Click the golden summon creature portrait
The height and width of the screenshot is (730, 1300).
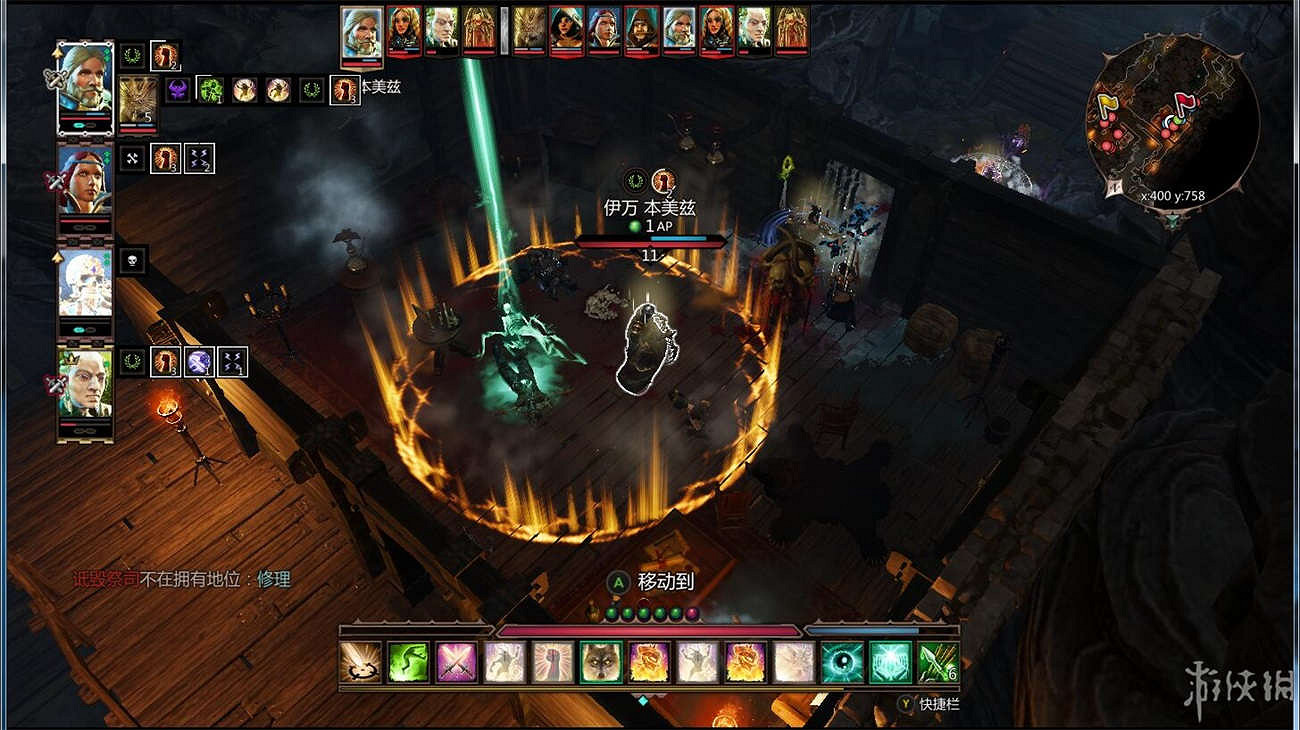tap(138, 100)
